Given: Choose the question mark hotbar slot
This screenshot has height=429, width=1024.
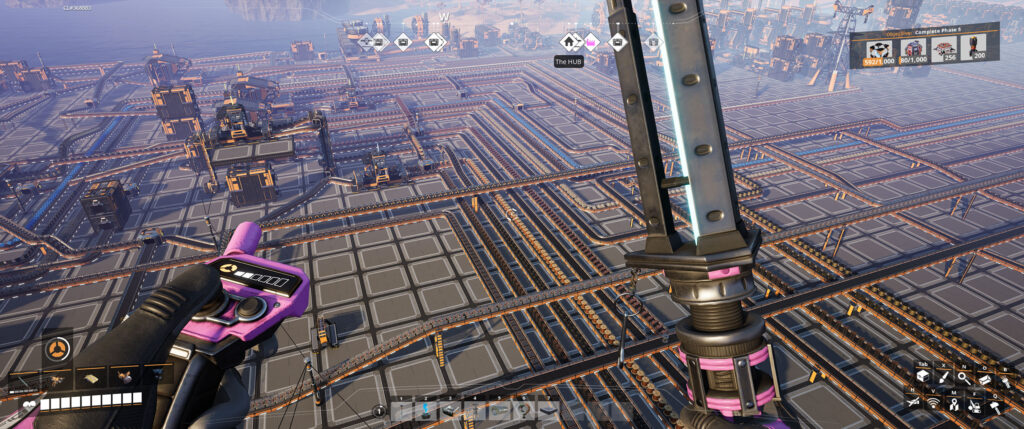Looking at the screenshot, I should coord(524,411).
